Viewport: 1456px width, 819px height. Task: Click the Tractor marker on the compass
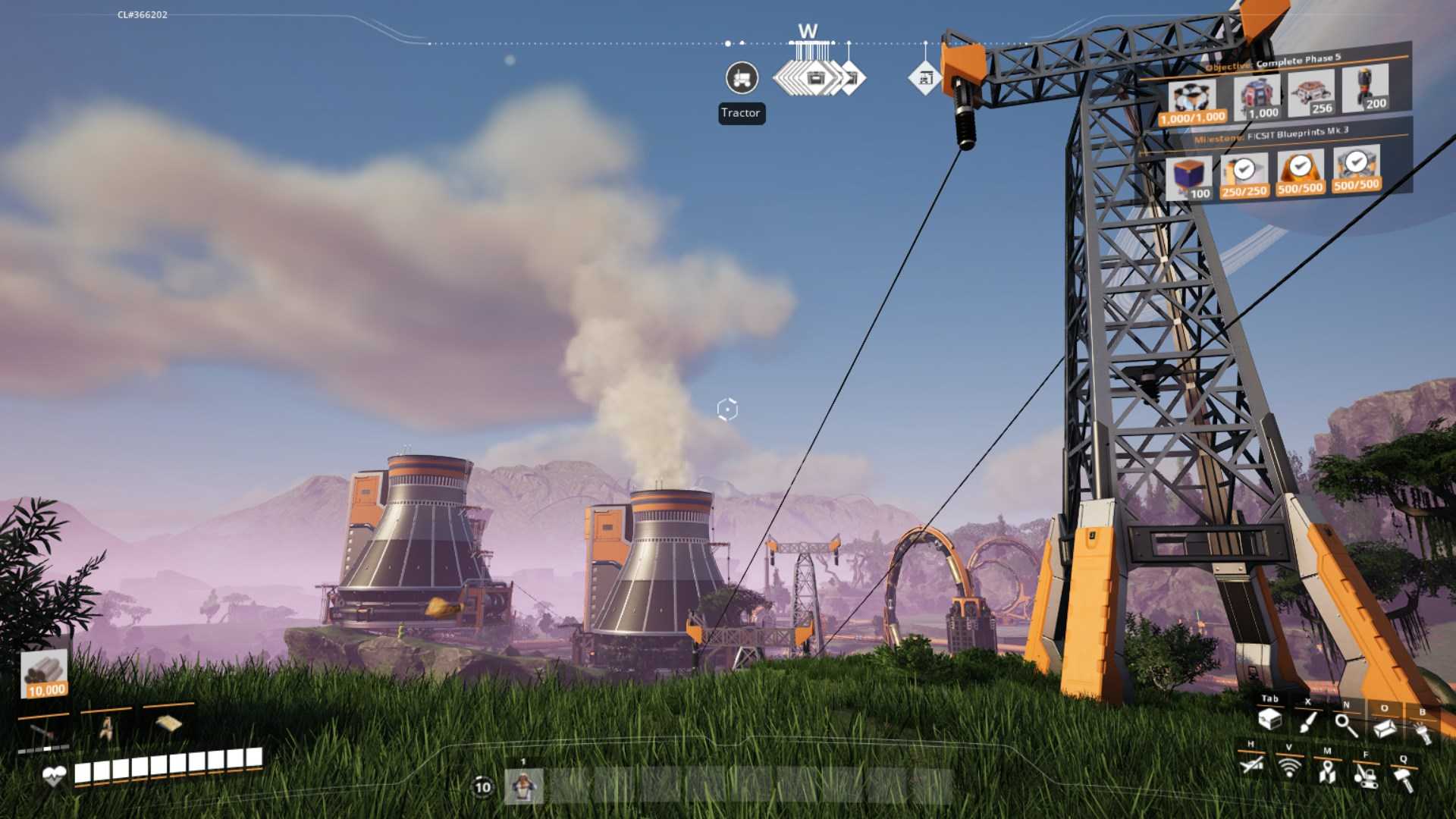pos(741,78)
